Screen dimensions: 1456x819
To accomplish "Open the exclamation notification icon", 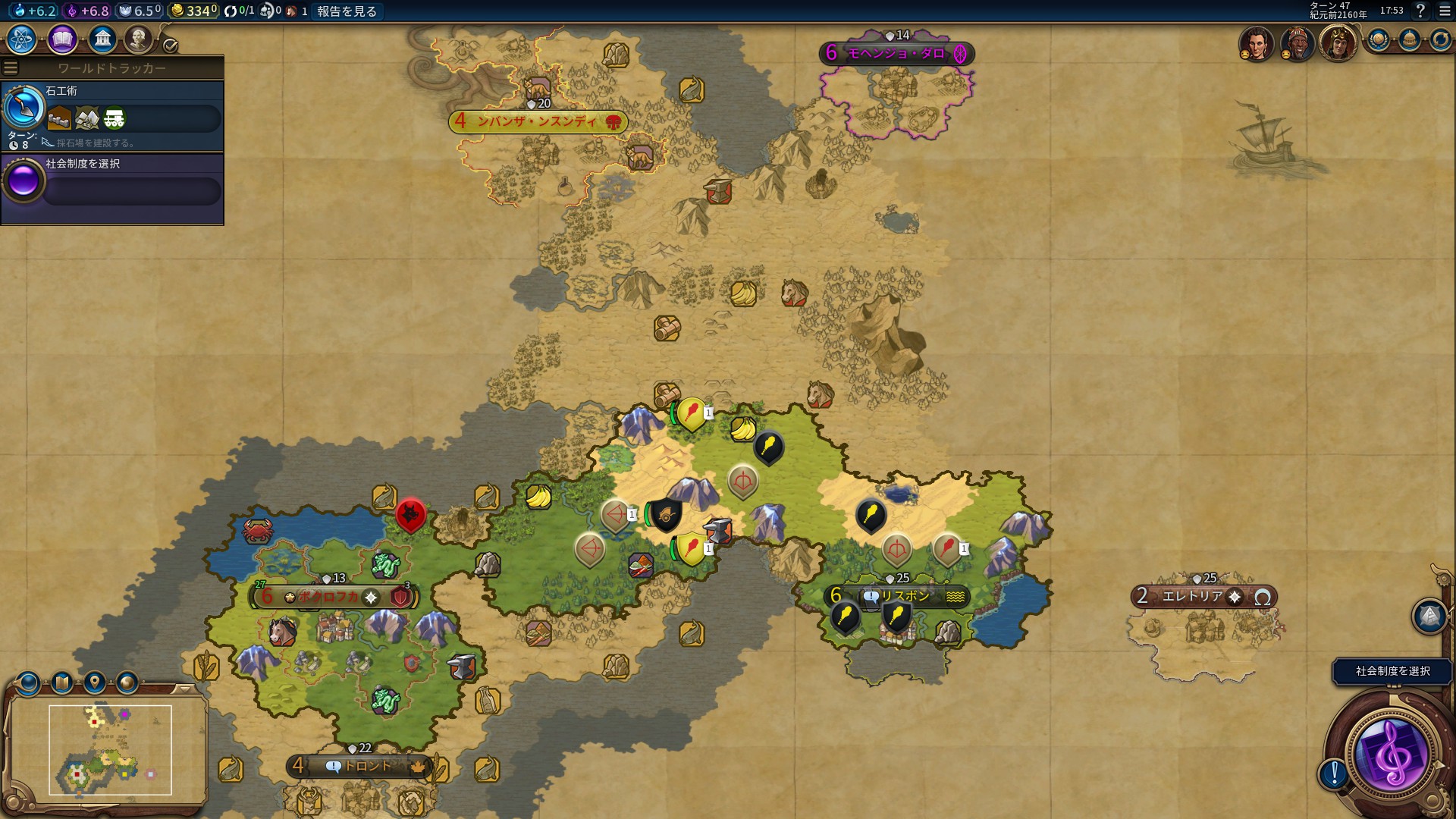I will click(x=1333, y=774).
